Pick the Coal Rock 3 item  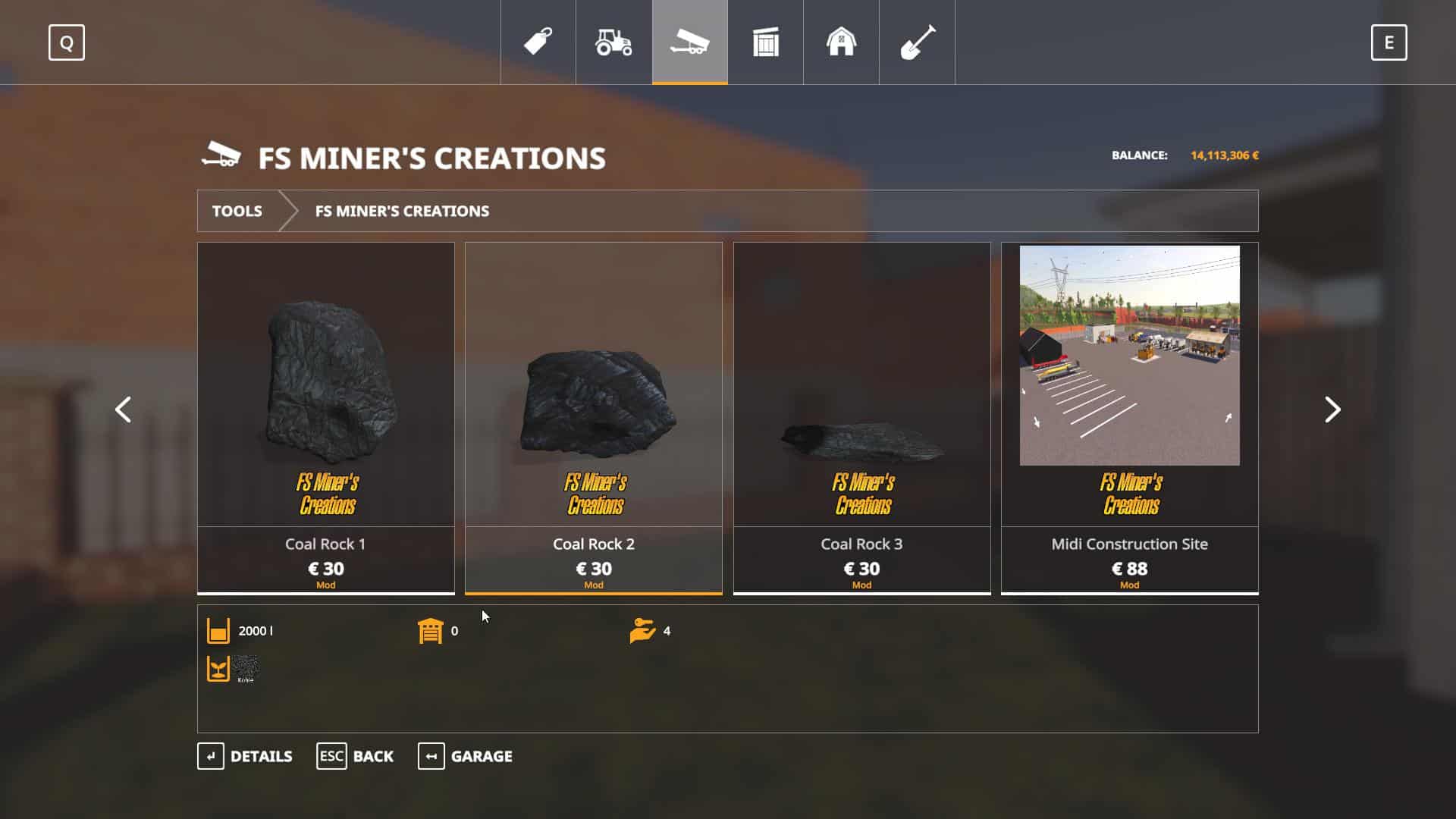(x=861, y=417)
